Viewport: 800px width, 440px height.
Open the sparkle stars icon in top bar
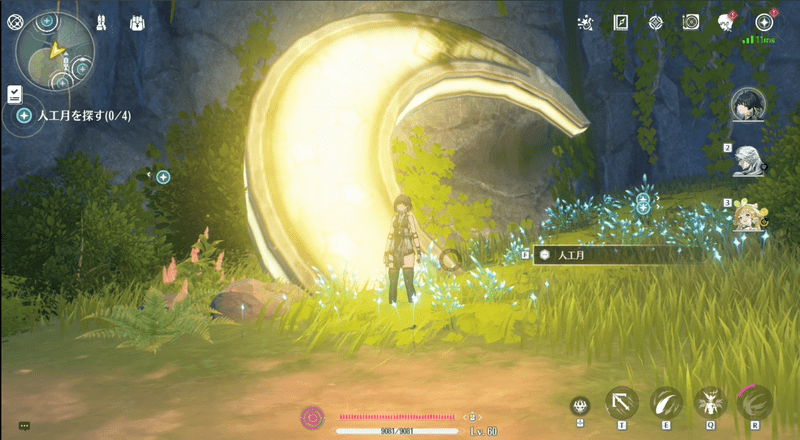586,22
